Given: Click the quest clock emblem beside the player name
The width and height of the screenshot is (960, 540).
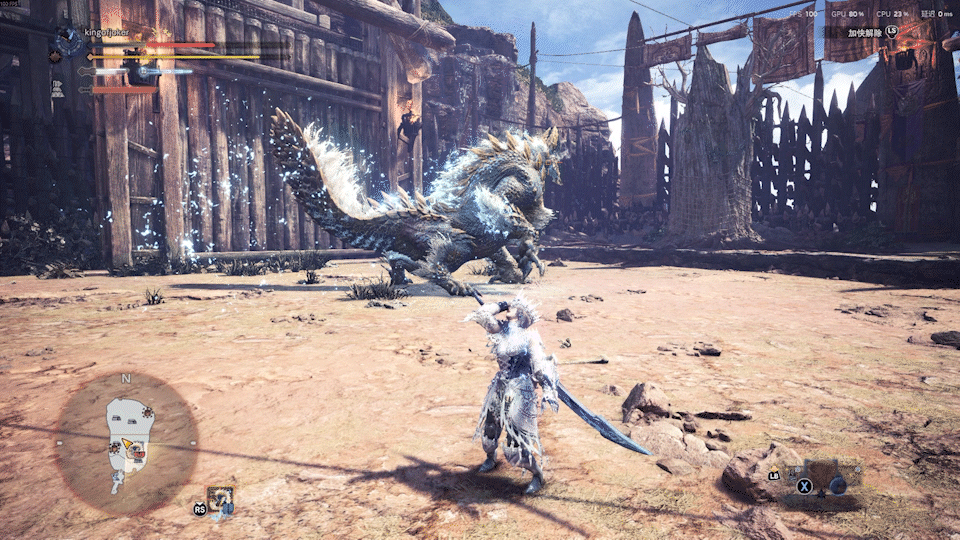Looking at the screenshot, I should click(x=68, y=41).
